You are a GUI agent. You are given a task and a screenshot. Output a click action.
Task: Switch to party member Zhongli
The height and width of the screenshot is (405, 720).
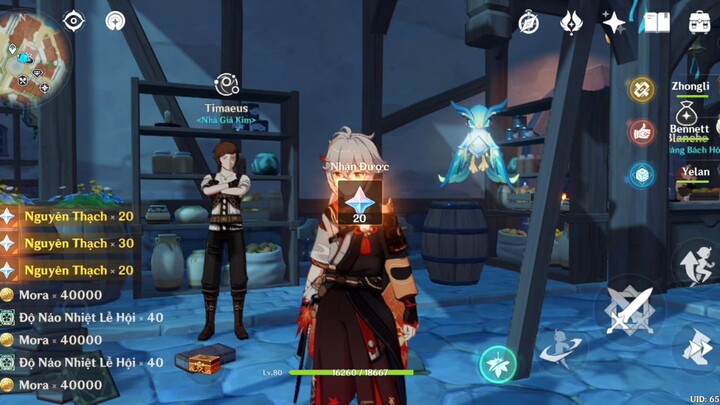(x=689, y=88)
